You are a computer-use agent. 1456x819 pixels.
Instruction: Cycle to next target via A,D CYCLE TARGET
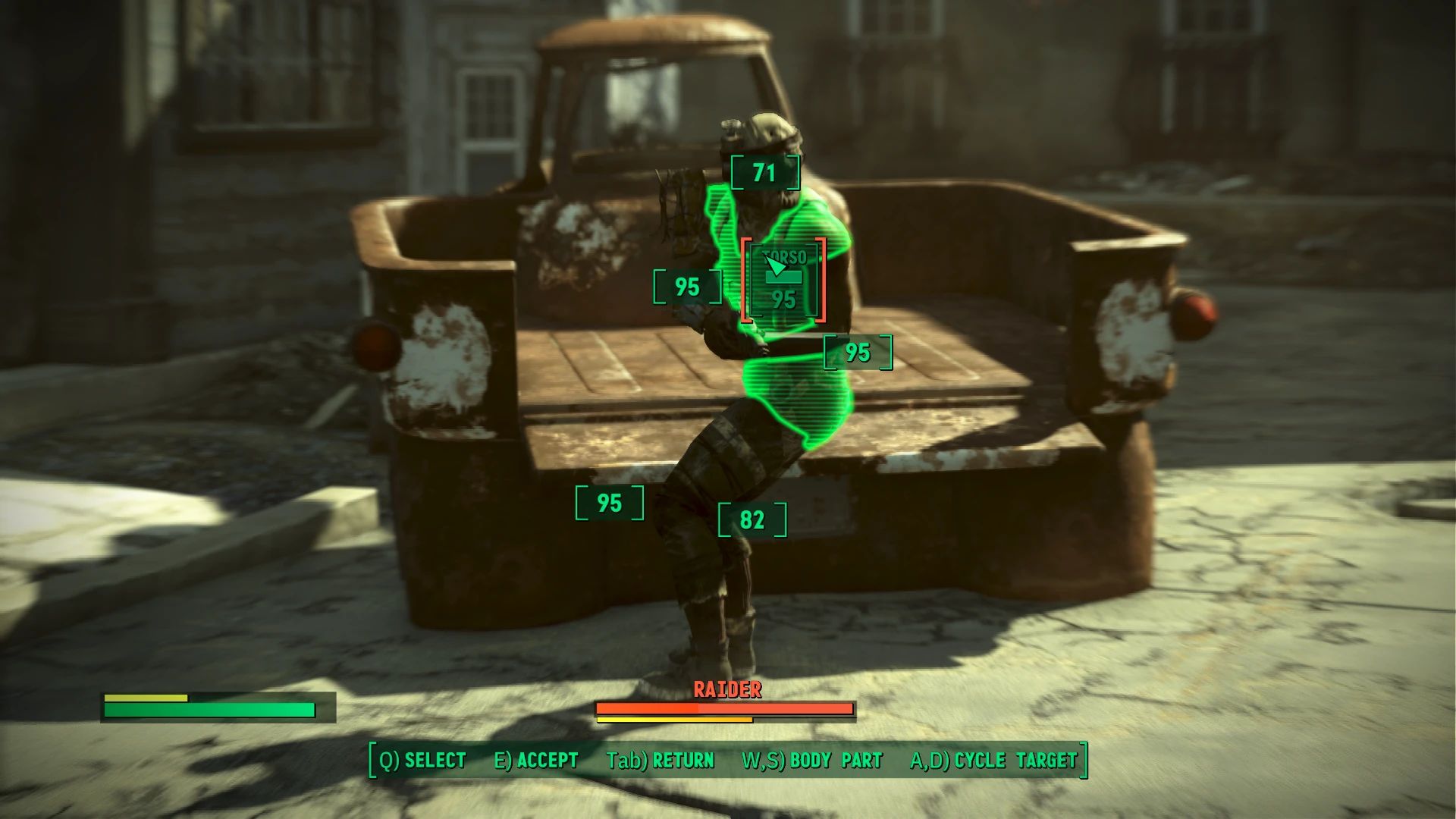tap(995, 760)
